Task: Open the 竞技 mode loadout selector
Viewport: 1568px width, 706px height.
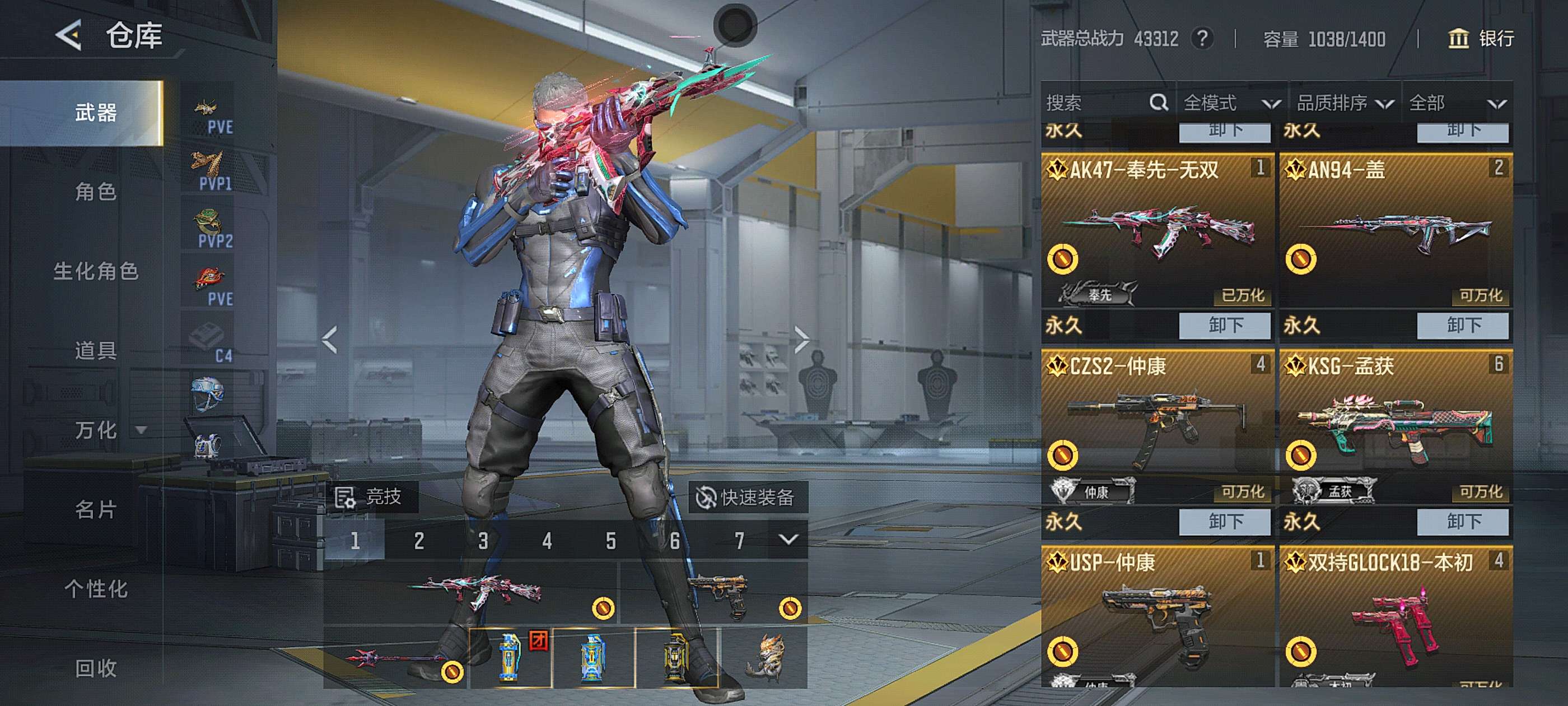Action: 369,497
